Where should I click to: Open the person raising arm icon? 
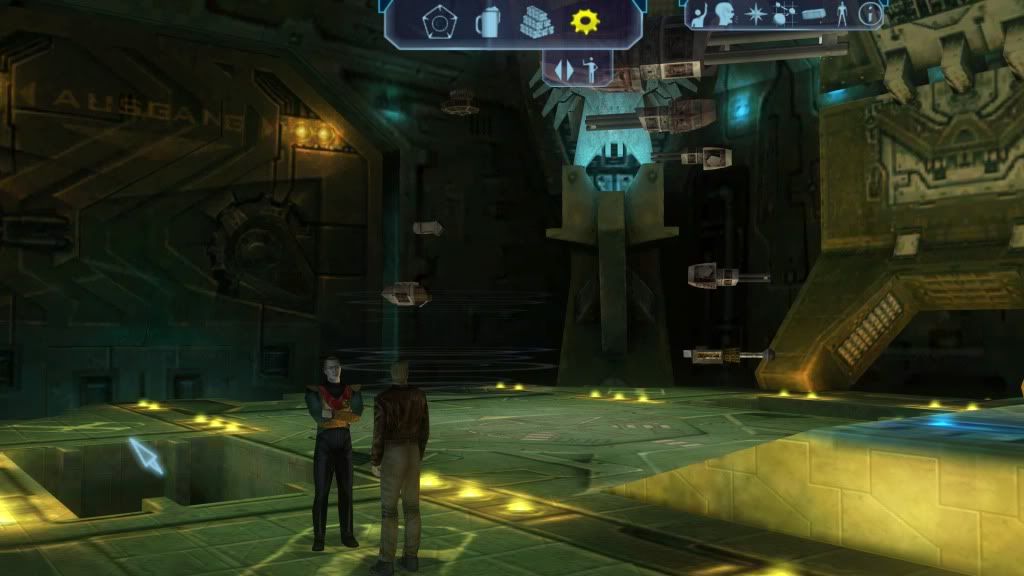(697, 15)
